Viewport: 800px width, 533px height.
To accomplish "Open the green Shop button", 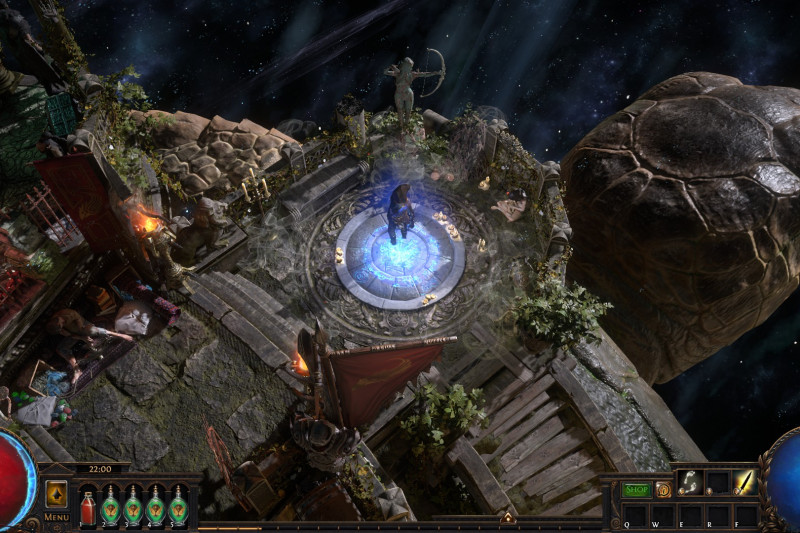I will 636,490.
